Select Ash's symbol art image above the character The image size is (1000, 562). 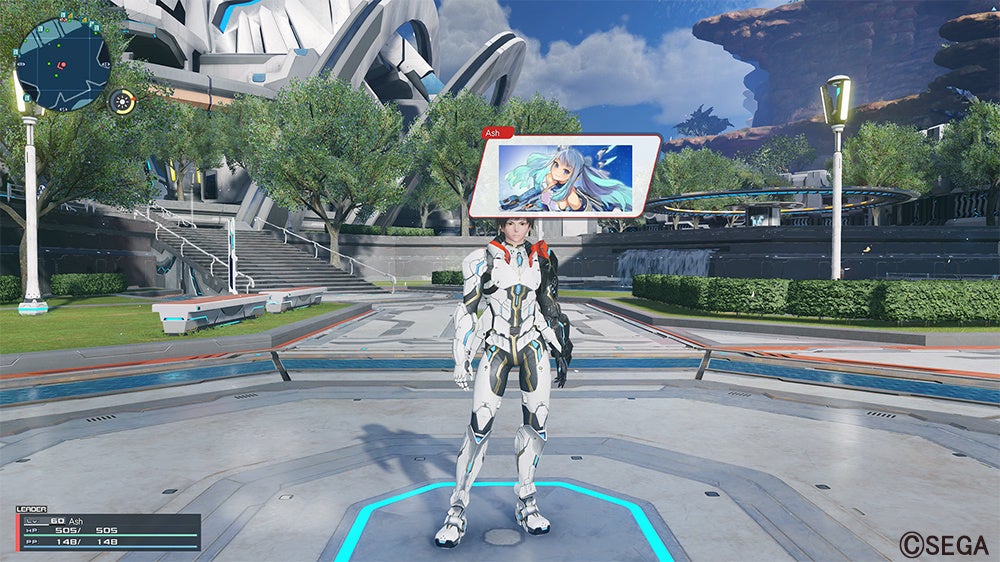tap(566, 178)
